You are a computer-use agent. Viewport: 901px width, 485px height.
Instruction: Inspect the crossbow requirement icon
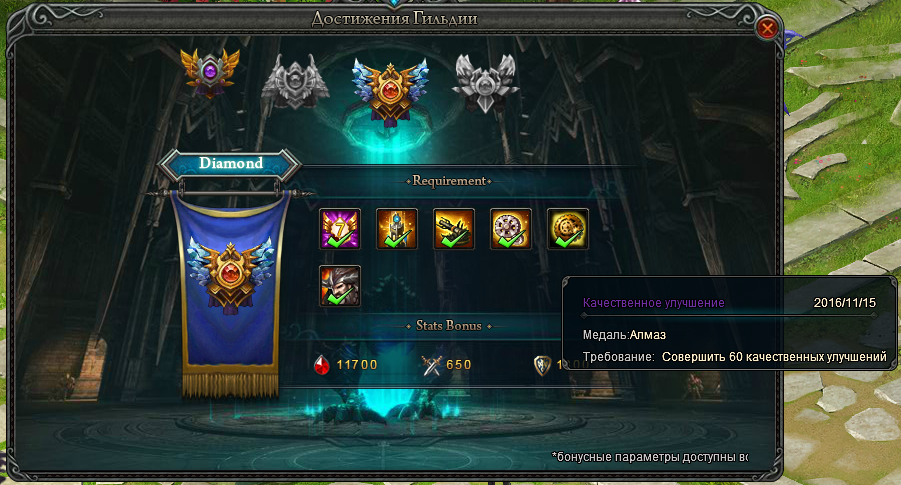(x=454, y=228)
